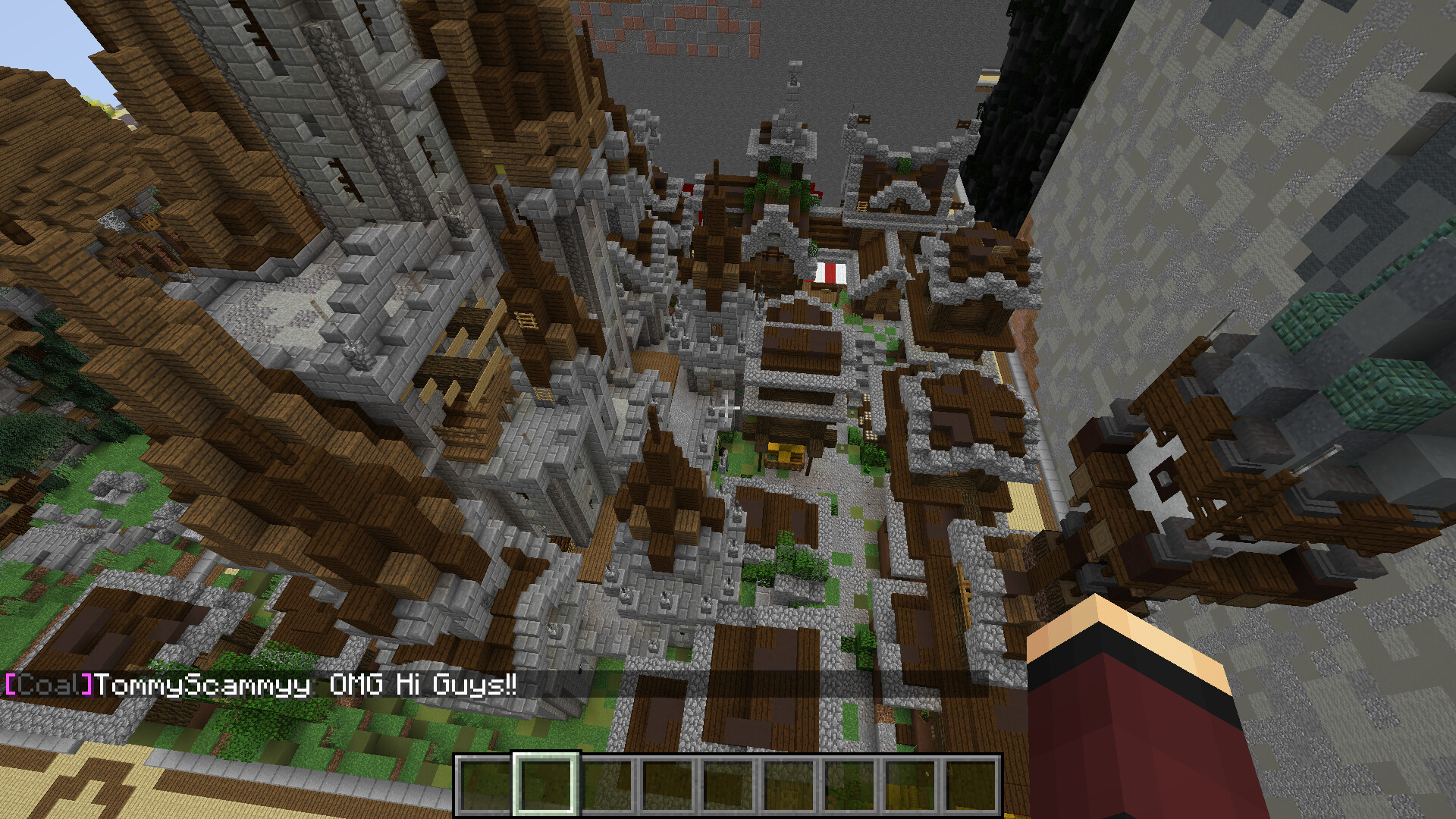The height and width of the screenshot is (819, 1456).
Task: Click TommyScammyy's chat message
Action: (262, 685)
